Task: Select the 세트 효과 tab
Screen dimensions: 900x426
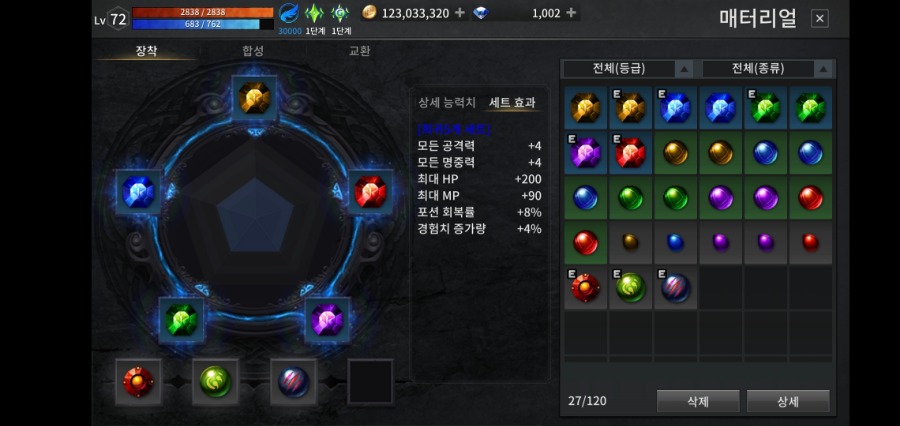Action: [512, 103]
